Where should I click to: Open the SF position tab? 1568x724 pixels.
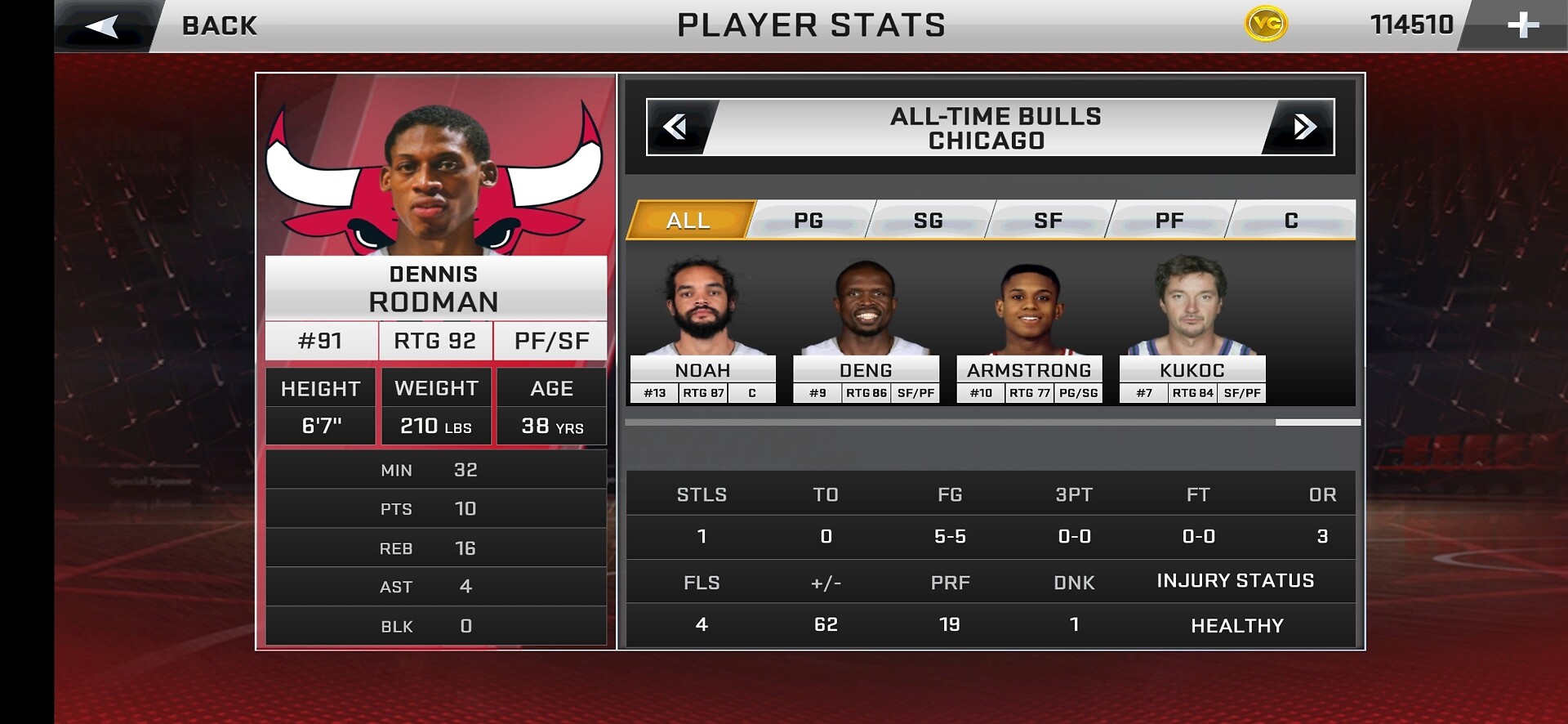point(1049,220)
